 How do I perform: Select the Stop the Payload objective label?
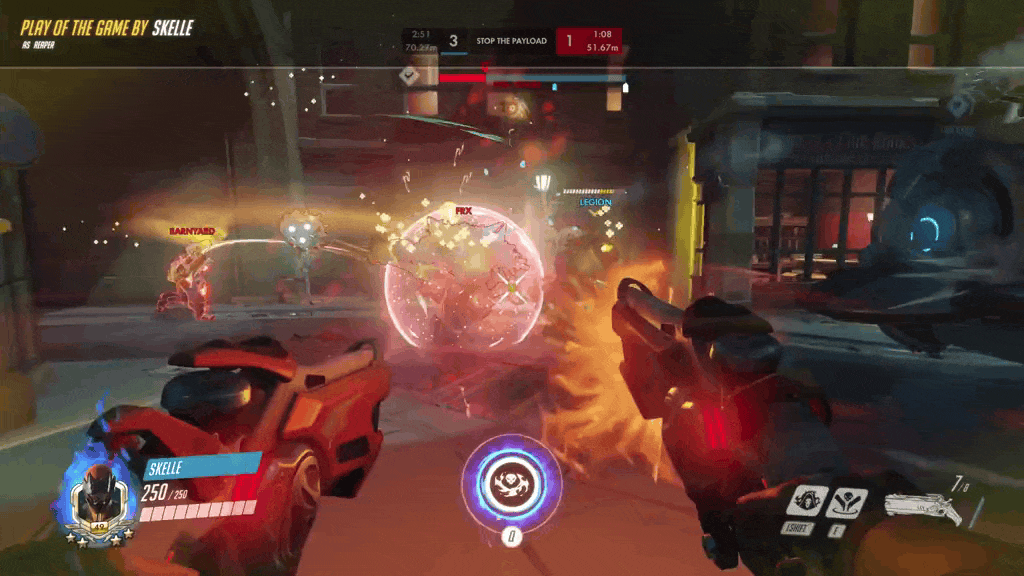[x=511, y=41]
